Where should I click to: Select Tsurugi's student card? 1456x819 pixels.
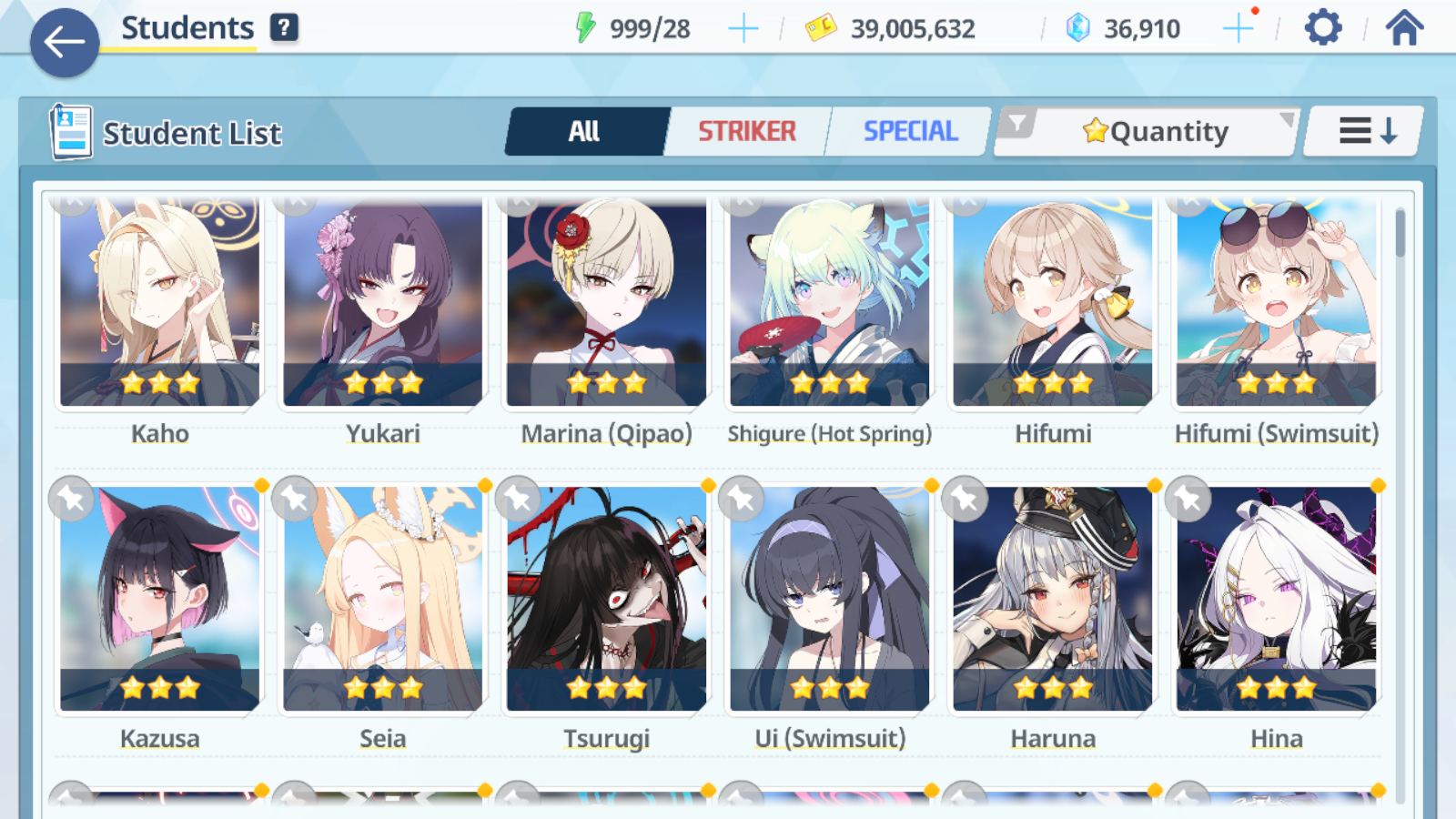pos(606,601)
